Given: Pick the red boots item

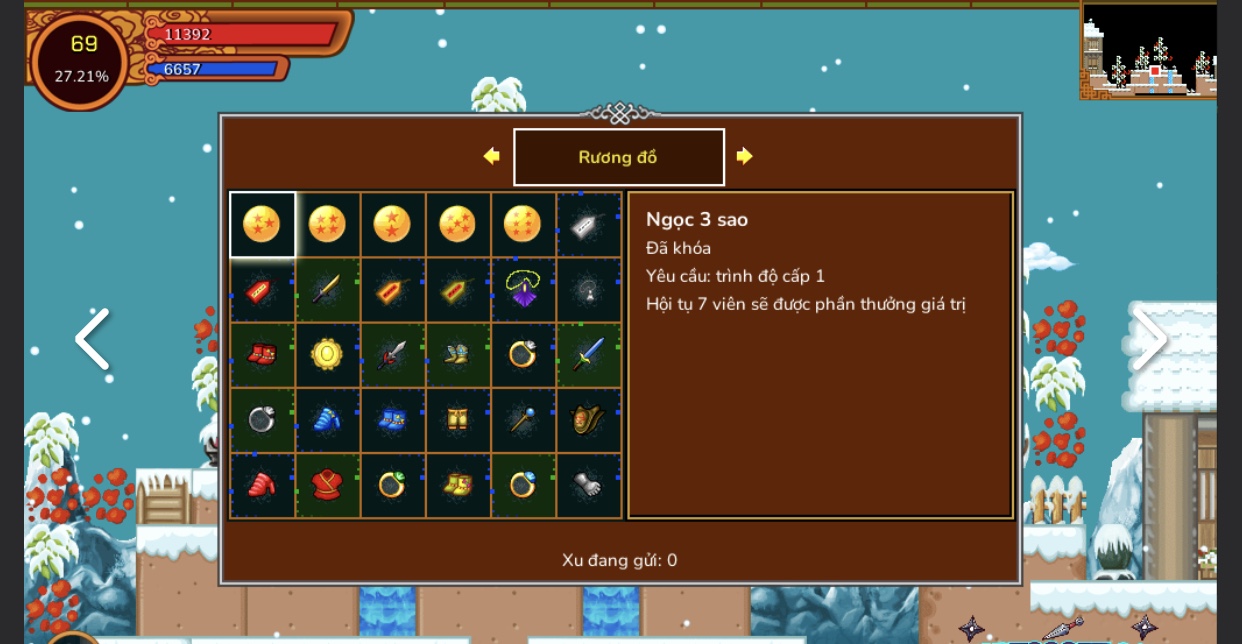Looking at the screenshot, I should [262, 355].
